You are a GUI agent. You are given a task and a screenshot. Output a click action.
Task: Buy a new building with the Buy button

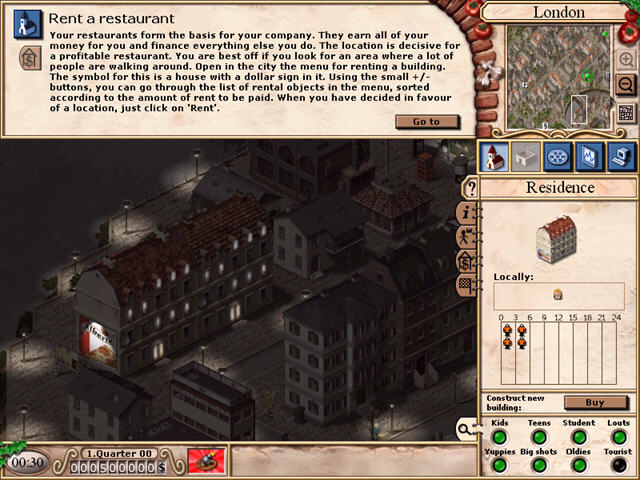tap(596, 402)
